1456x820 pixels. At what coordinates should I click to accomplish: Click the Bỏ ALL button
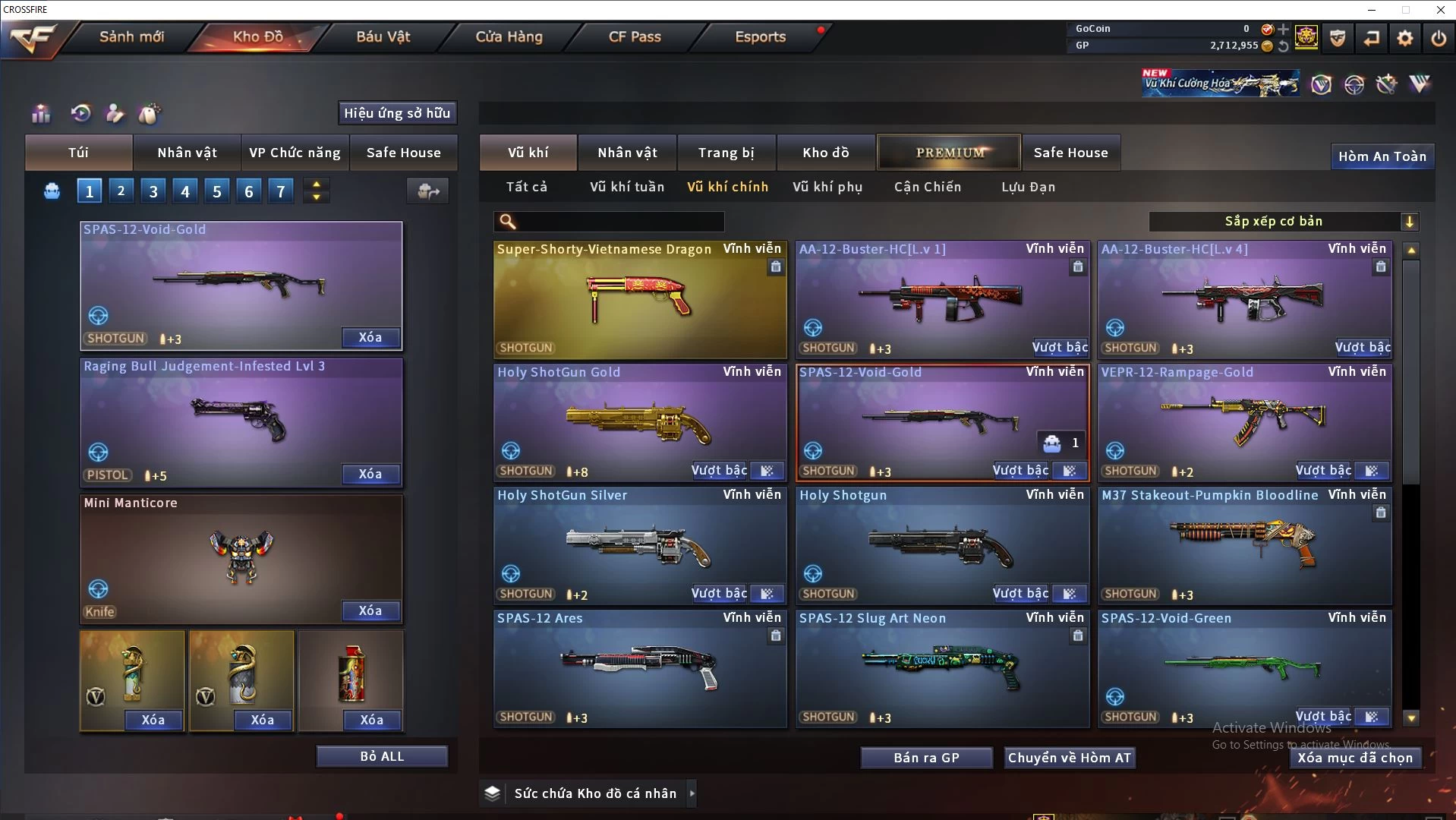[382, 756]
